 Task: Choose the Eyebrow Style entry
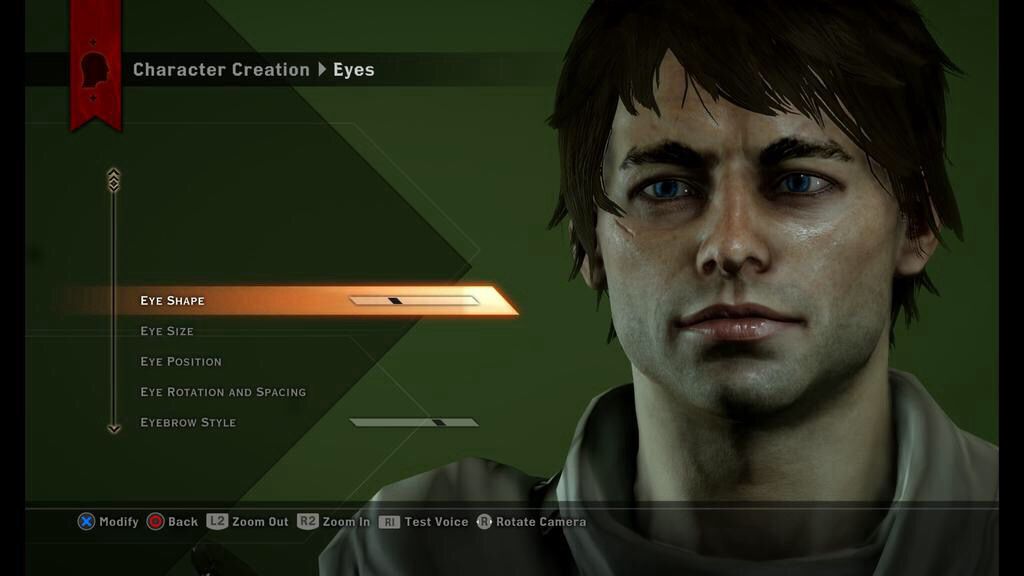(x=188, y=422)
